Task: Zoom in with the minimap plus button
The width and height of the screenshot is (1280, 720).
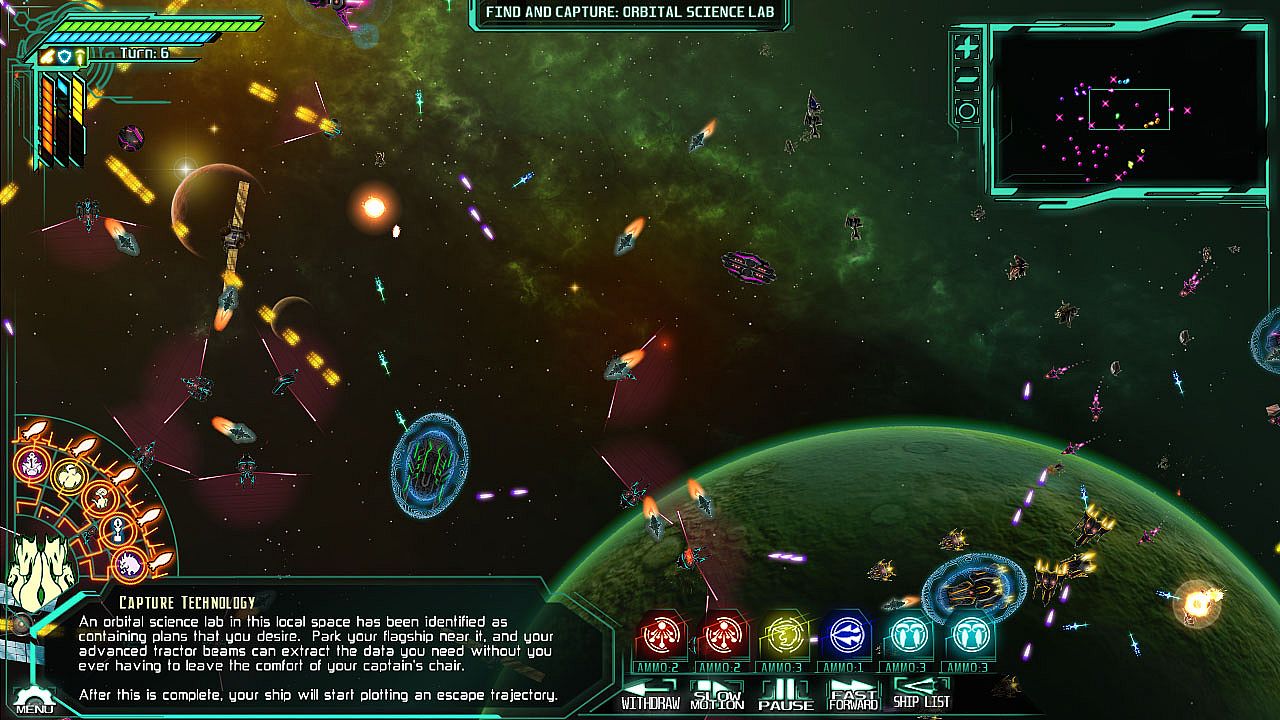Action: pos(966,47)
